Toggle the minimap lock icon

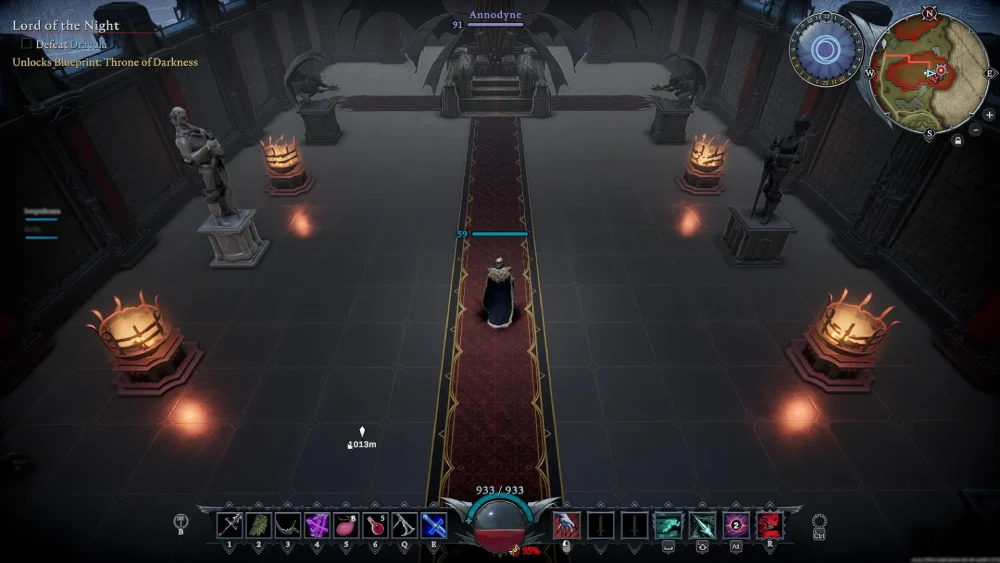tap(958, 140)
